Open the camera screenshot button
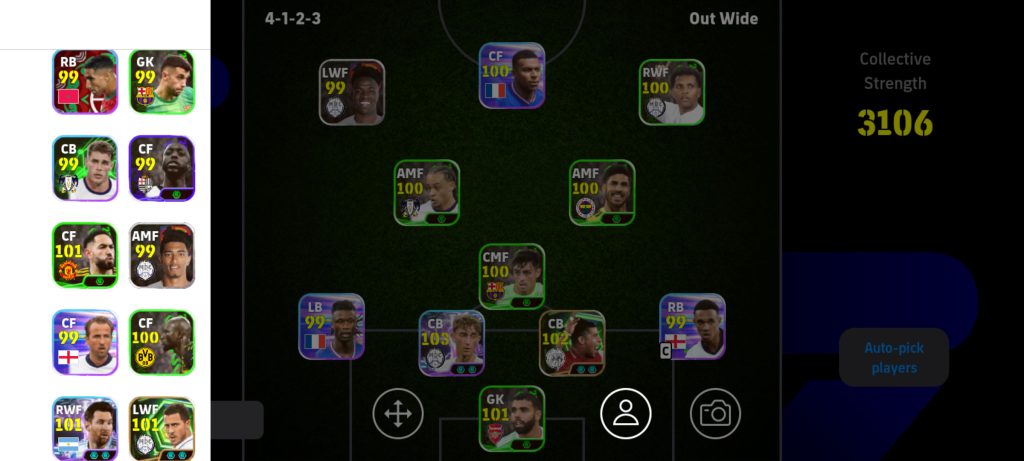This screenshot has width=1024, height=461. click(x=715, y=412)
